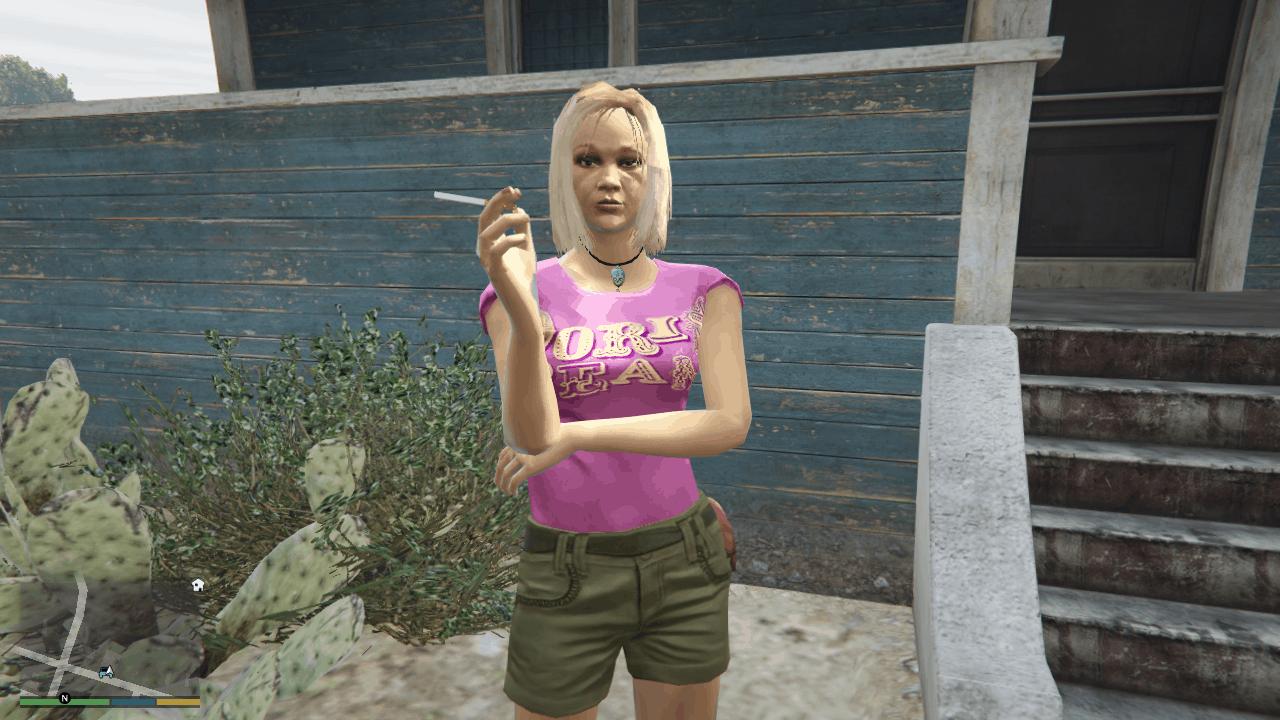Click the black N compass marker
This screenshot has width=1280, height=720.
click(x=64, y=699)
